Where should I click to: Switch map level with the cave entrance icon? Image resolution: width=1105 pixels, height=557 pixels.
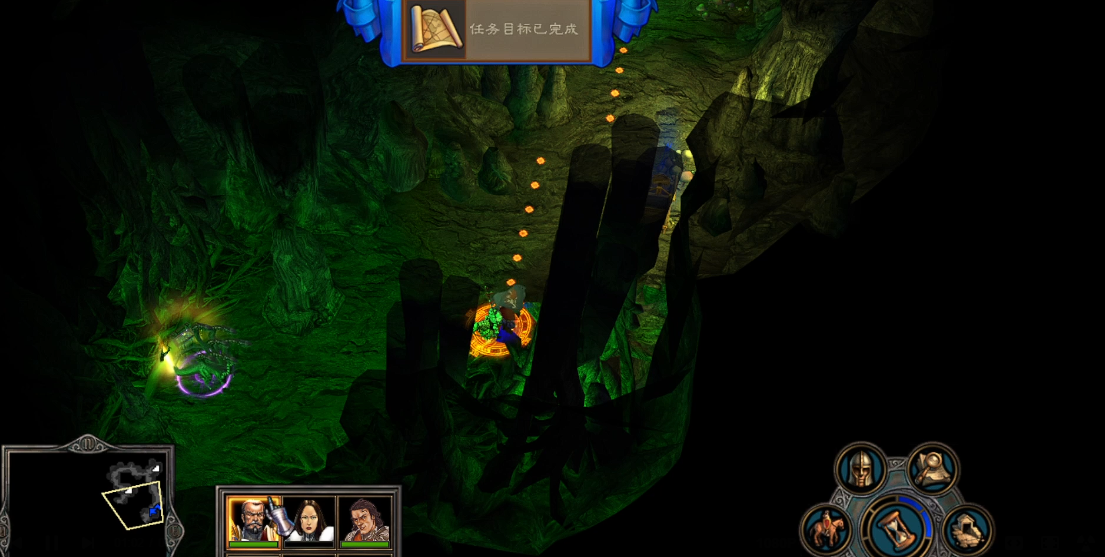pyautogui.click(x=966, y=529)
